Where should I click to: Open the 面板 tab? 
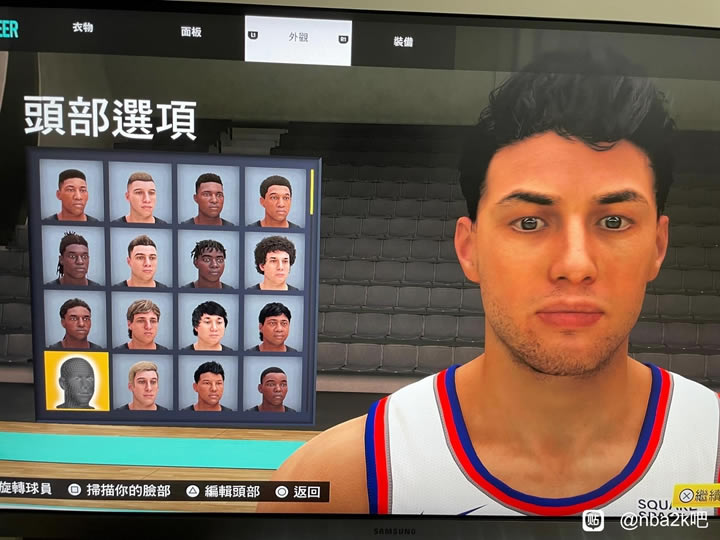191,31
